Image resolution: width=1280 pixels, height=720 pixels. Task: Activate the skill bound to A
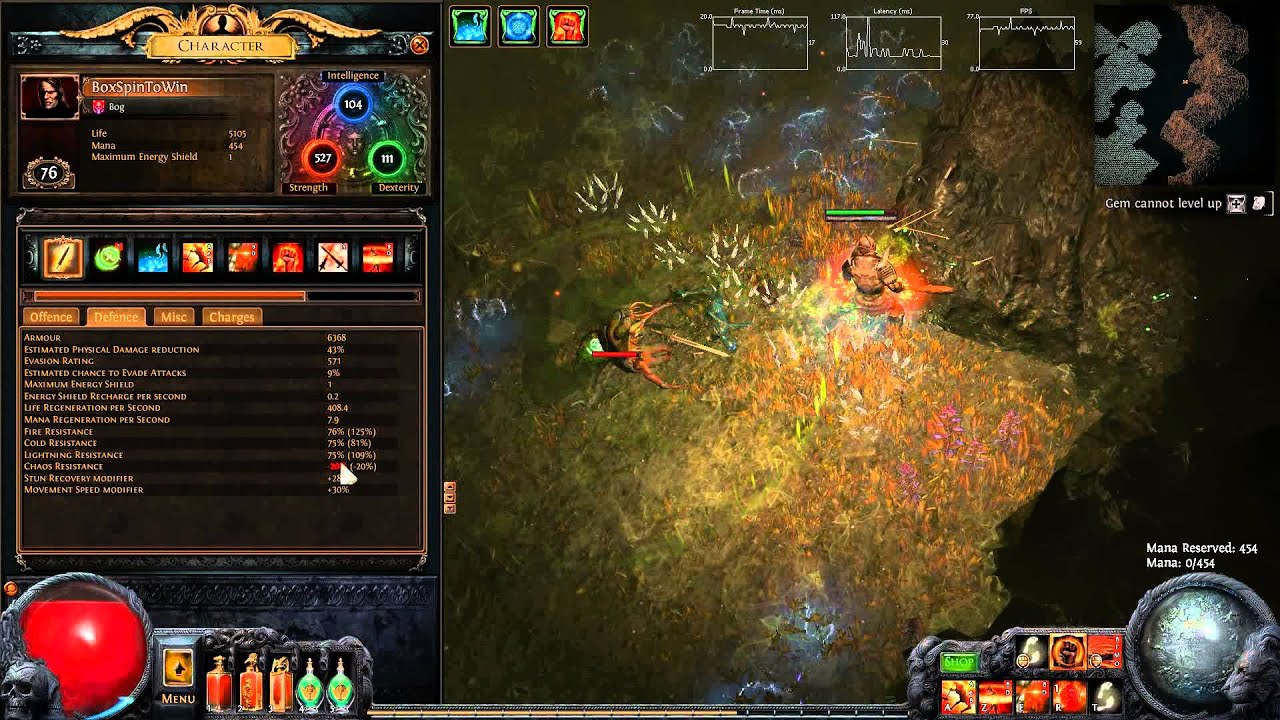click(958, 696)
